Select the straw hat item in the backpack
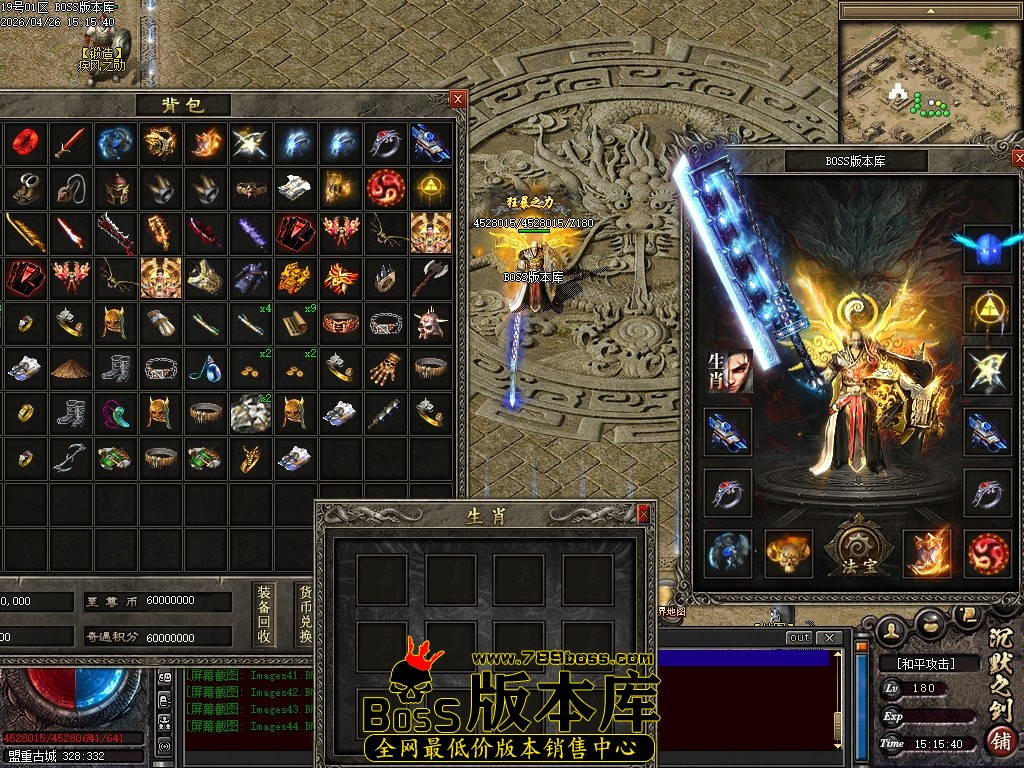The image size is (1024, 768). [70, 368]
